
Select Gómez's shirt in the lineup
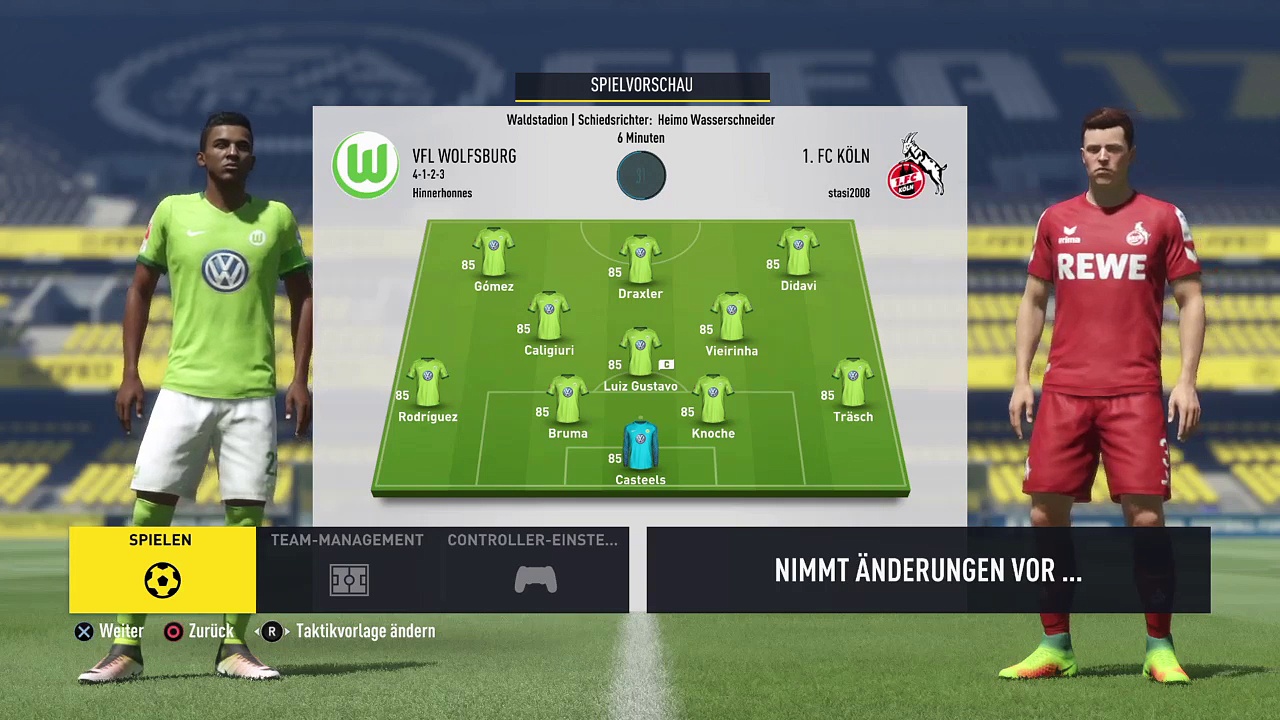[x=493, y=252]
